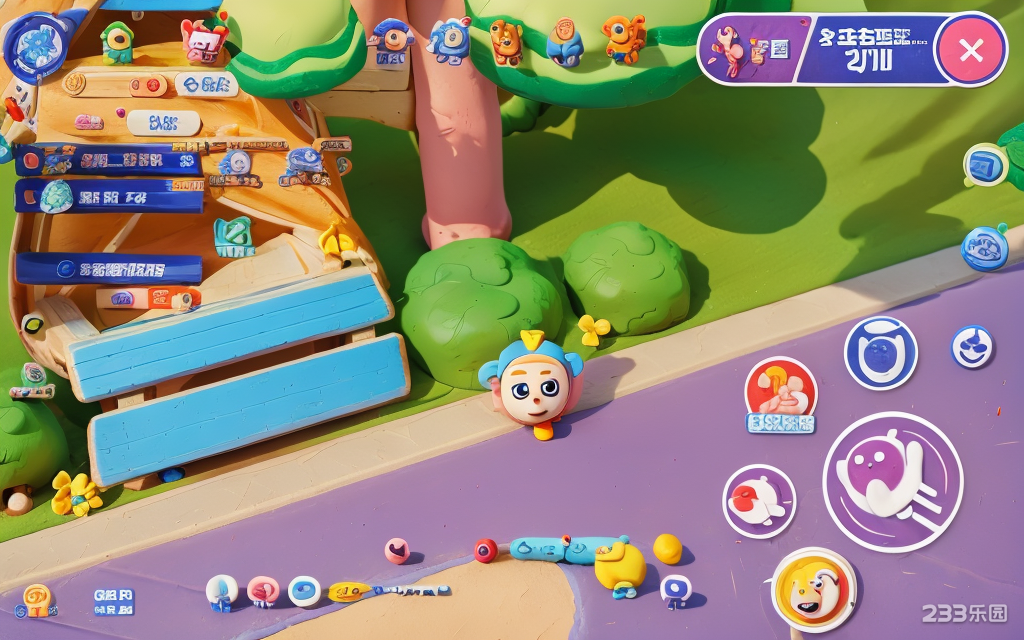The height and width of the screenshot is (640, 1024).
Task: Select the purple banner with pink character
Action: tap(750, 48)
